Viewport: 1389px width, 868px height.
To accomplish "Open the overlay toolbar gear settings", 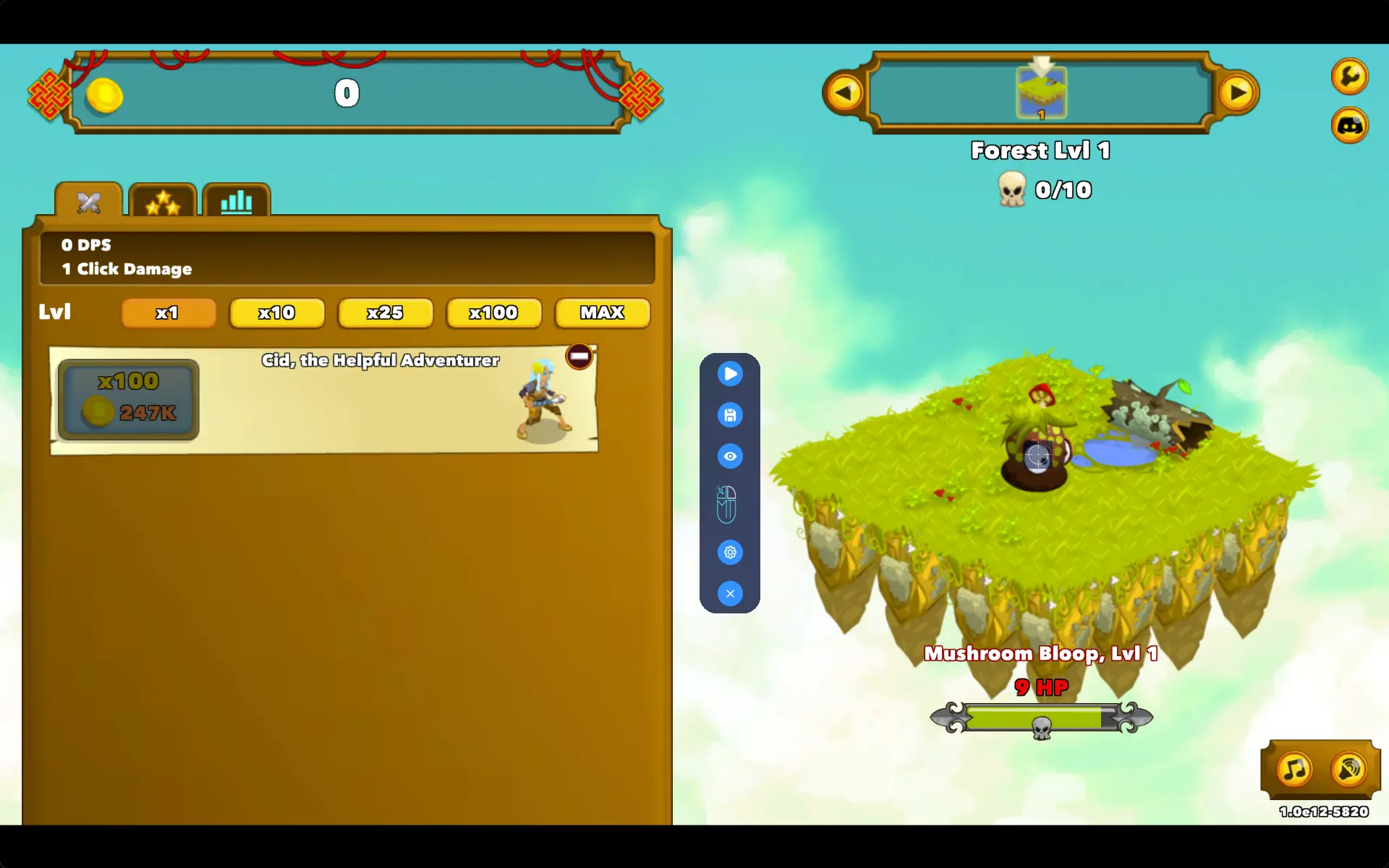I will 730,552.
